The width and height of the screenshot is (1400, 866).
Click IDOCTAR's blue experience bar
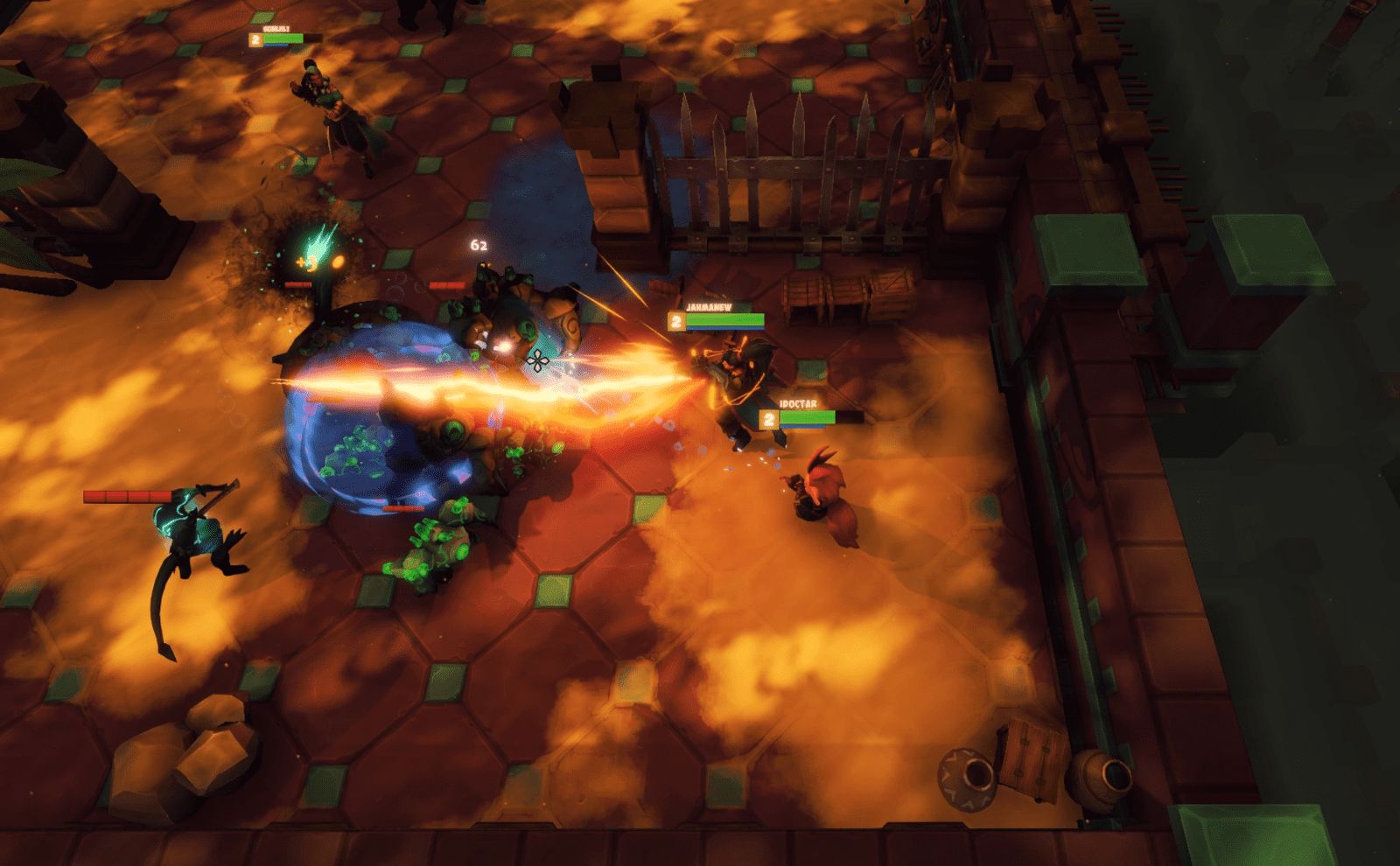802,426
